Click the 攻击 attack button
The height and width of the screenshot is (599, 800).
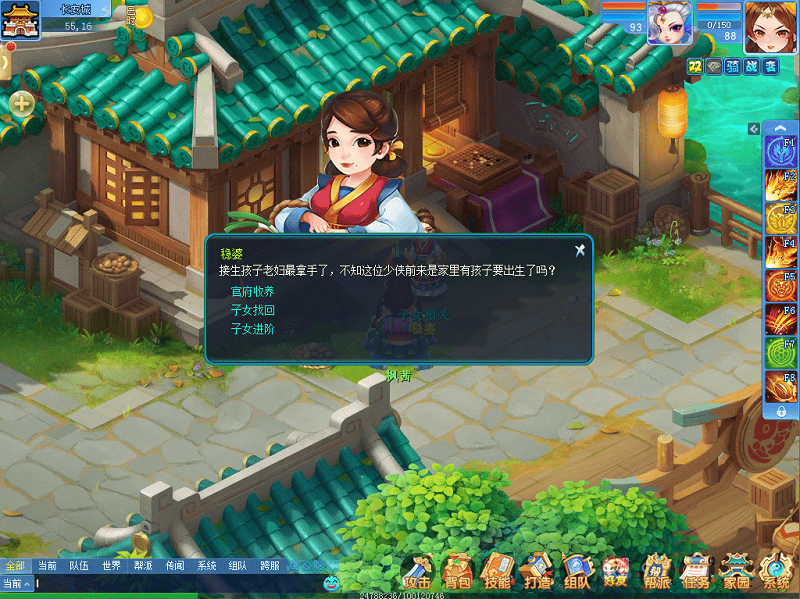(x=418, y=573)
